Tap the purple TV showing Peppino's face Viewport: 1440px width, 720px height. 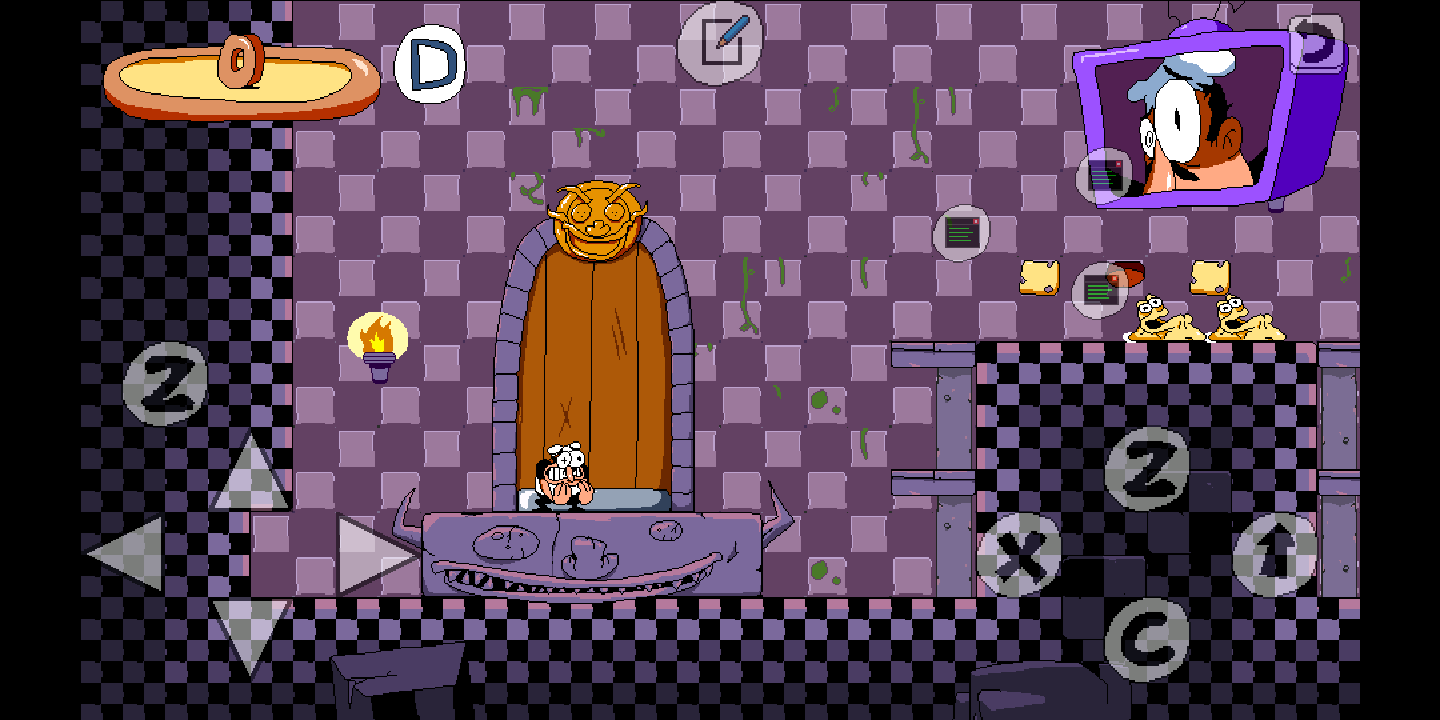1200,110
